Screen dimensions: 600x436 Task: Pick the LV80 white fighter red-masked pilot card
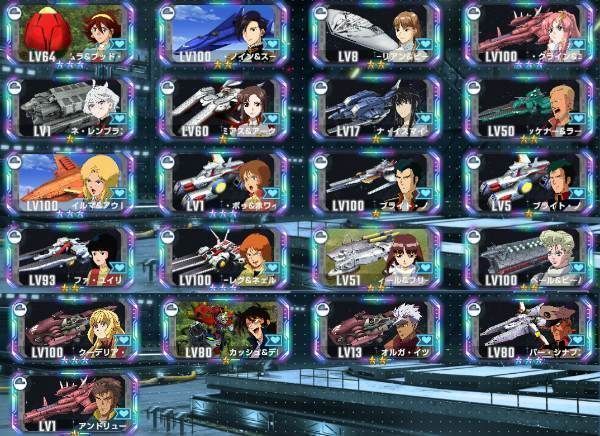[x=528, y=329]
